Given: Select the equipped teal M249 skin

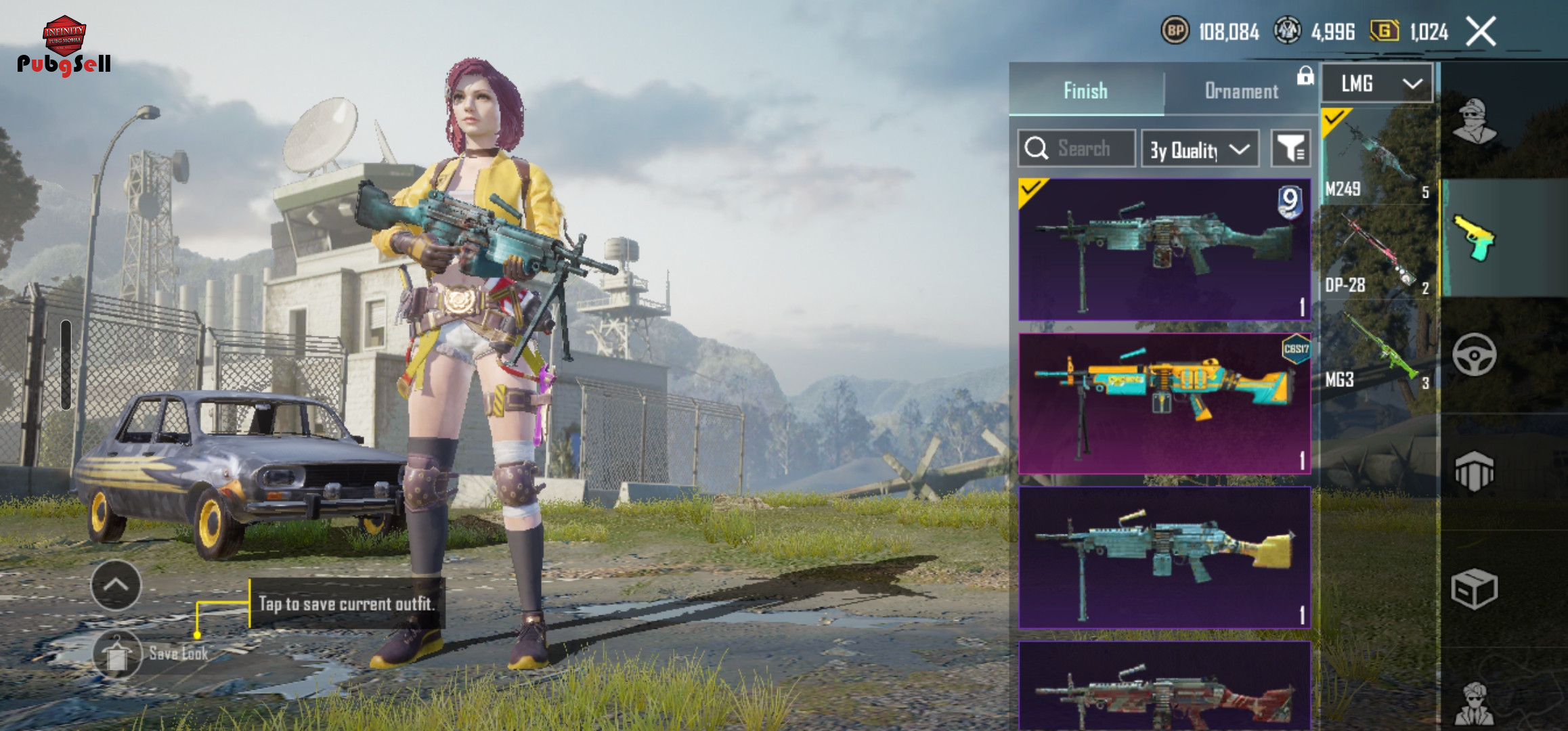Looking at the screenshot, I should click(1164, 249).
